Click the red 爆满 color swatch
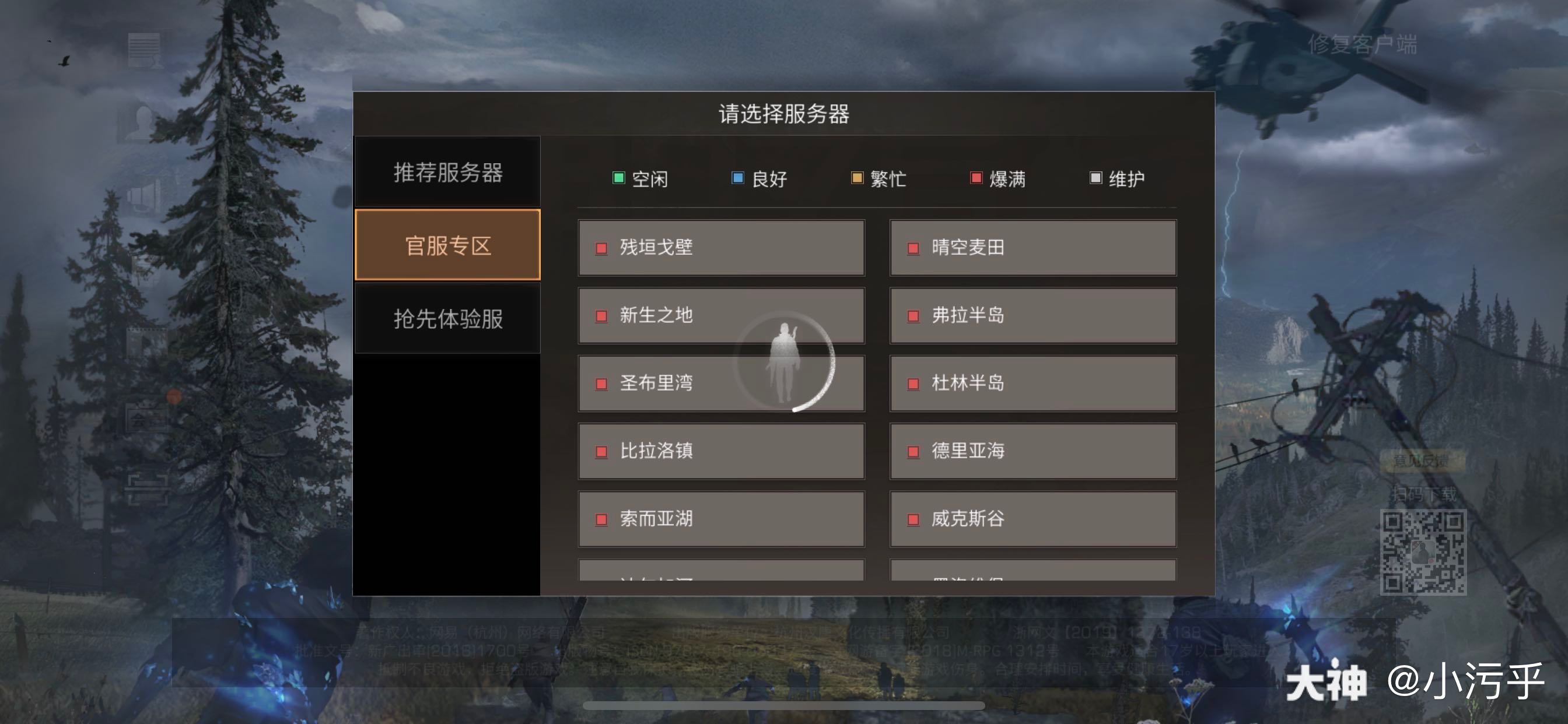The image size is (1568, 724). 977,177
